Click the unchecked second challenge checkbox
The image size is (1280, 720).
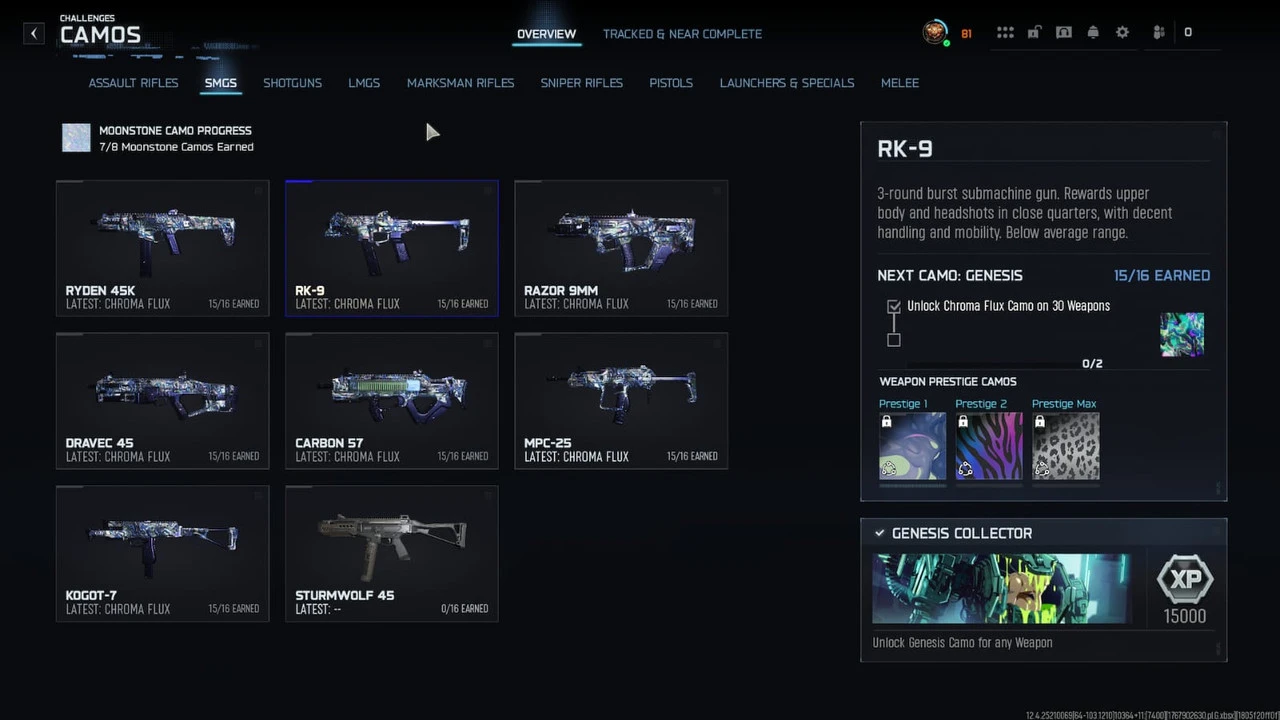[893, 340]
